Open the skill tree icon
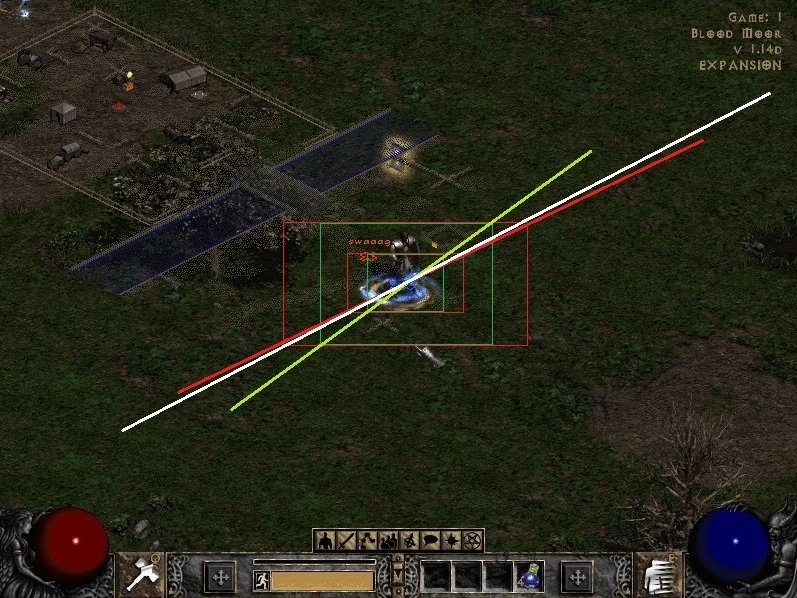The width and height of the screenshot is (797, 598). pyautogui.click(x=365, y=541)
